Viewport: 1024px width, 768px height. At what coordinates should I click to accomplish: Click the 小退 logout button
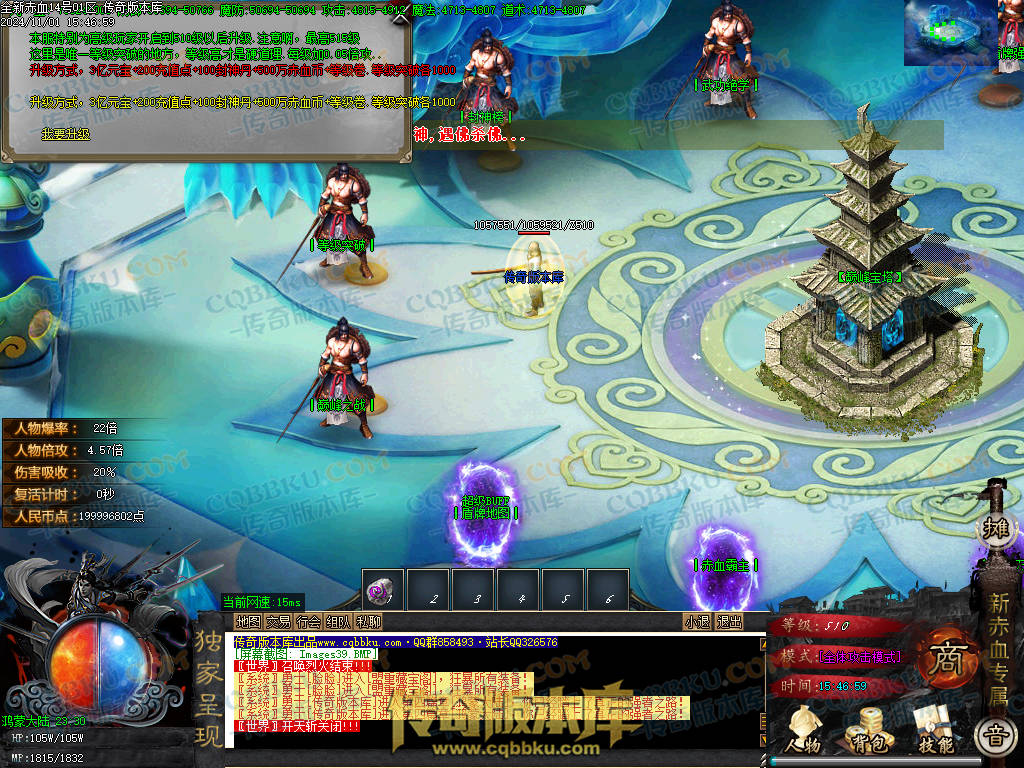(x=697, y=621)
